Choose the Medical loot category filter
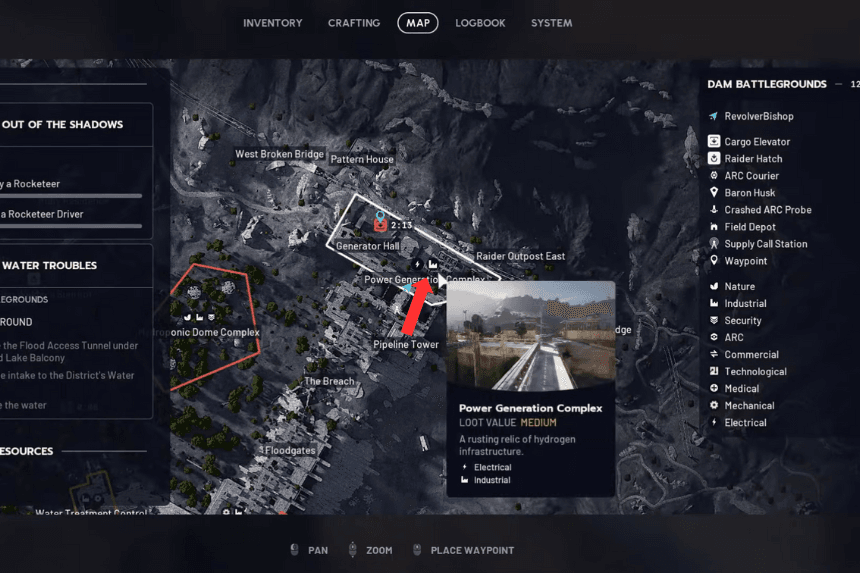 (742, 389)
